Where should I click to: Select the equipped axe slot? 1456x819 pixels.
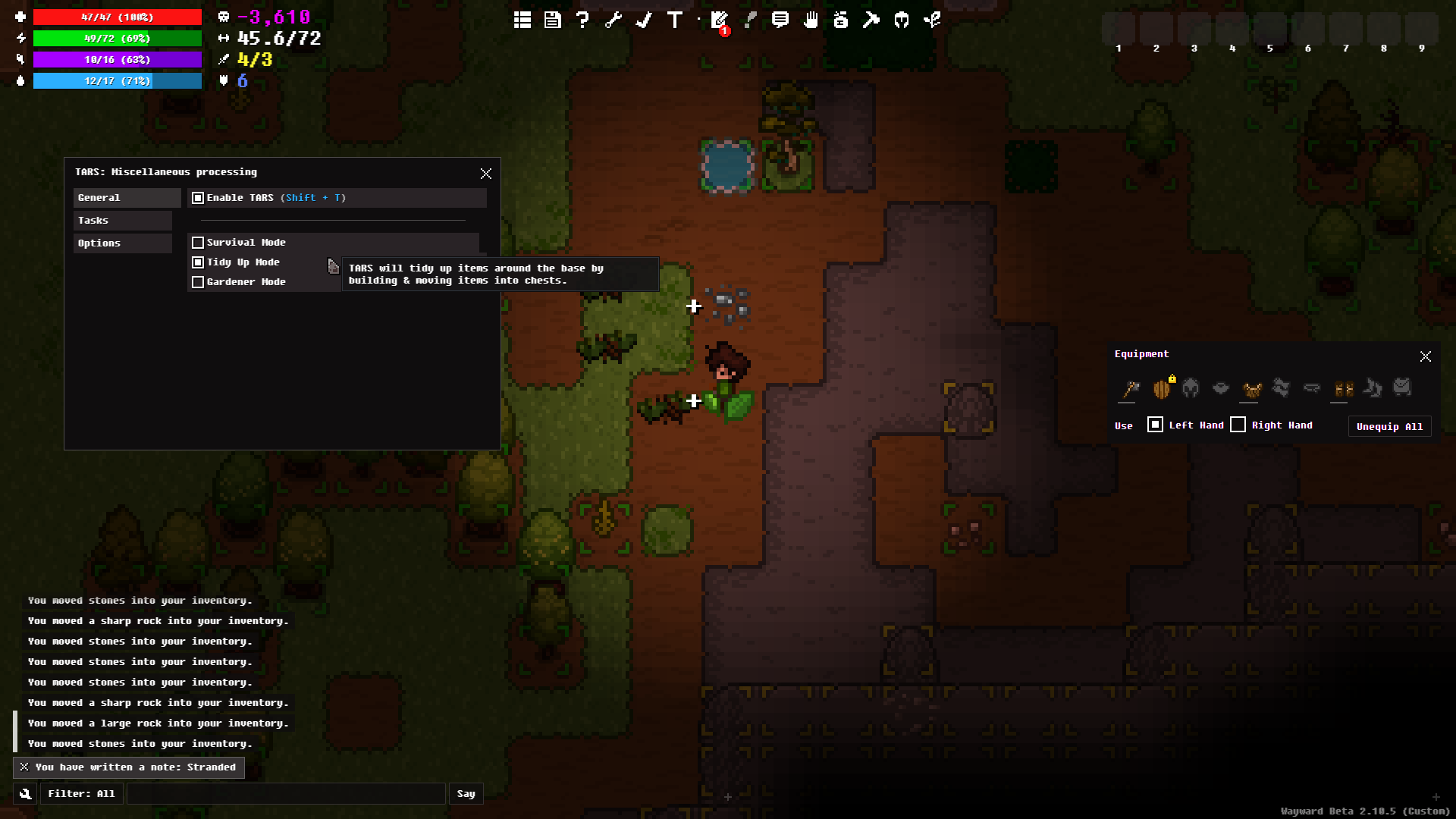pyautogui.click(x=1130, y=389)
